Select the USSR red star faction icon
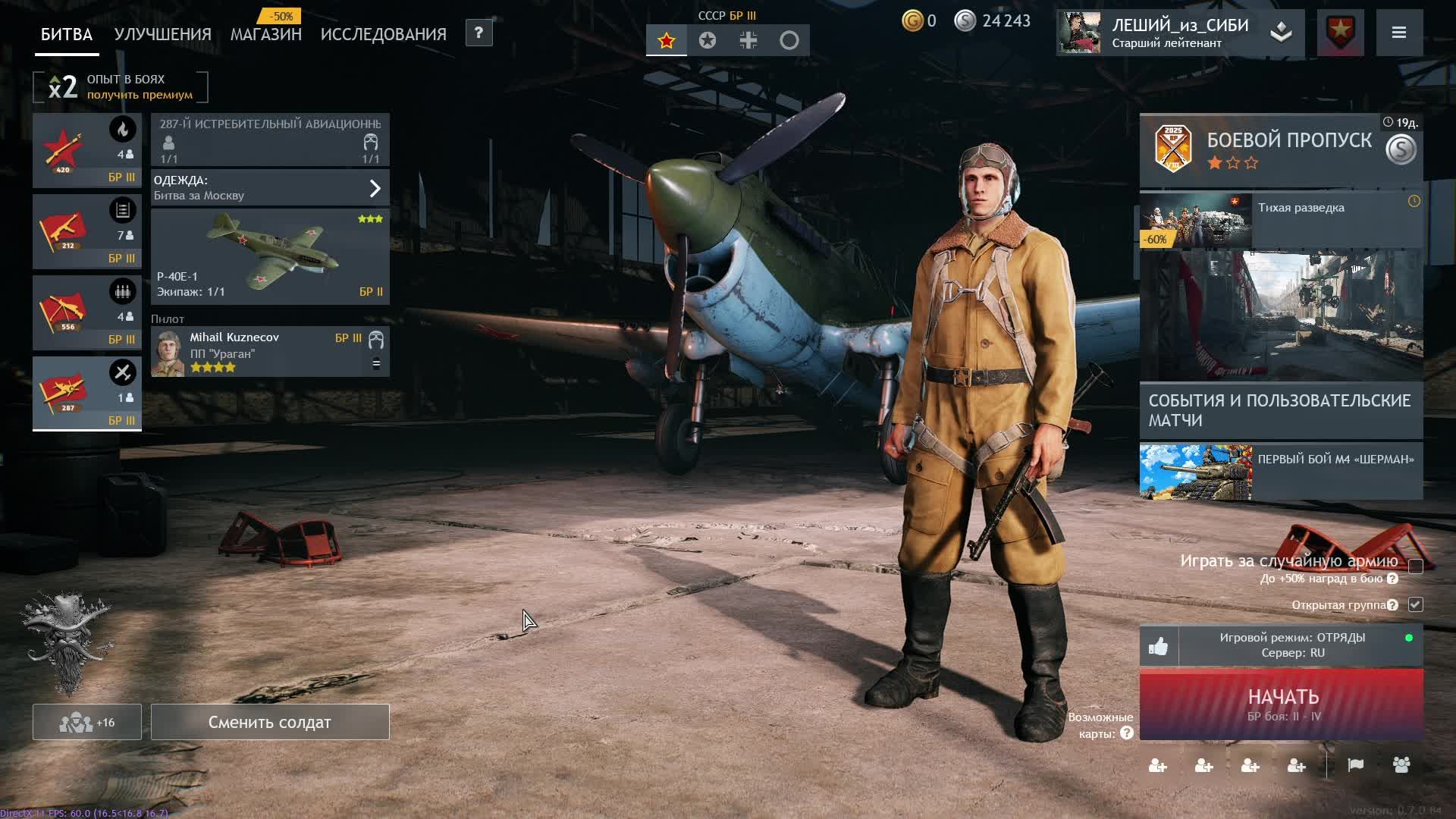The width and height of the screenshot is (1456, 819). tap(667, 41)
